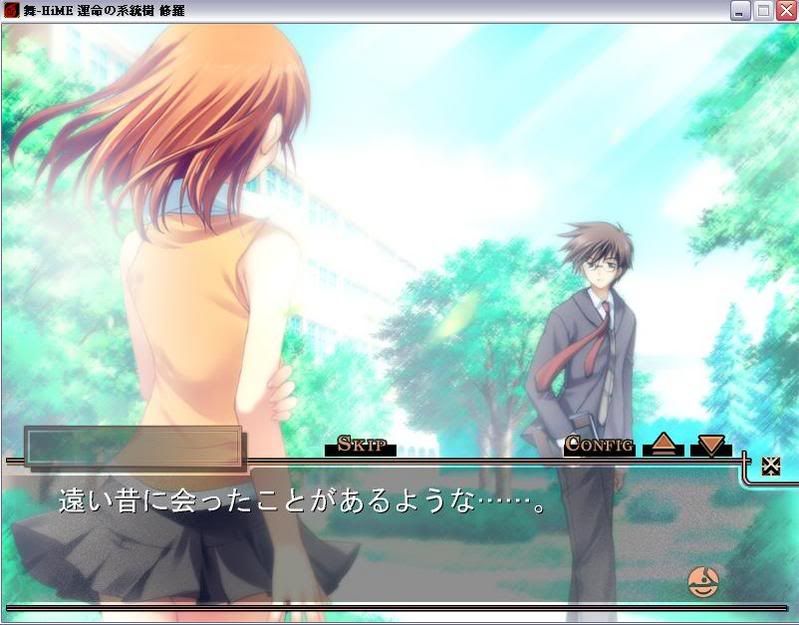Minimize the game window
This screenshot has width=799, height=625.
coord(740,11)
